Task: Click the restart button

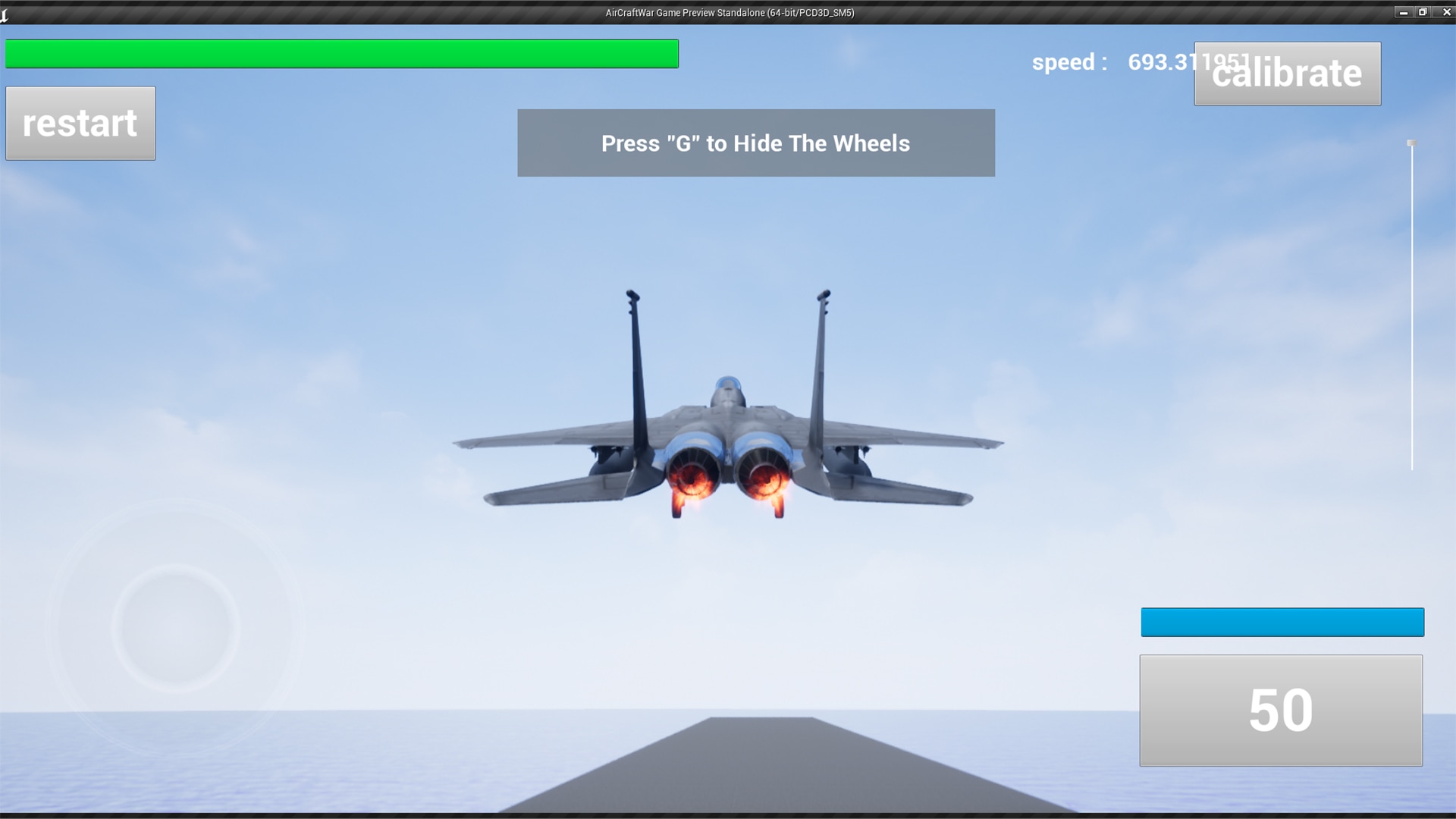Action: [80, 123]
